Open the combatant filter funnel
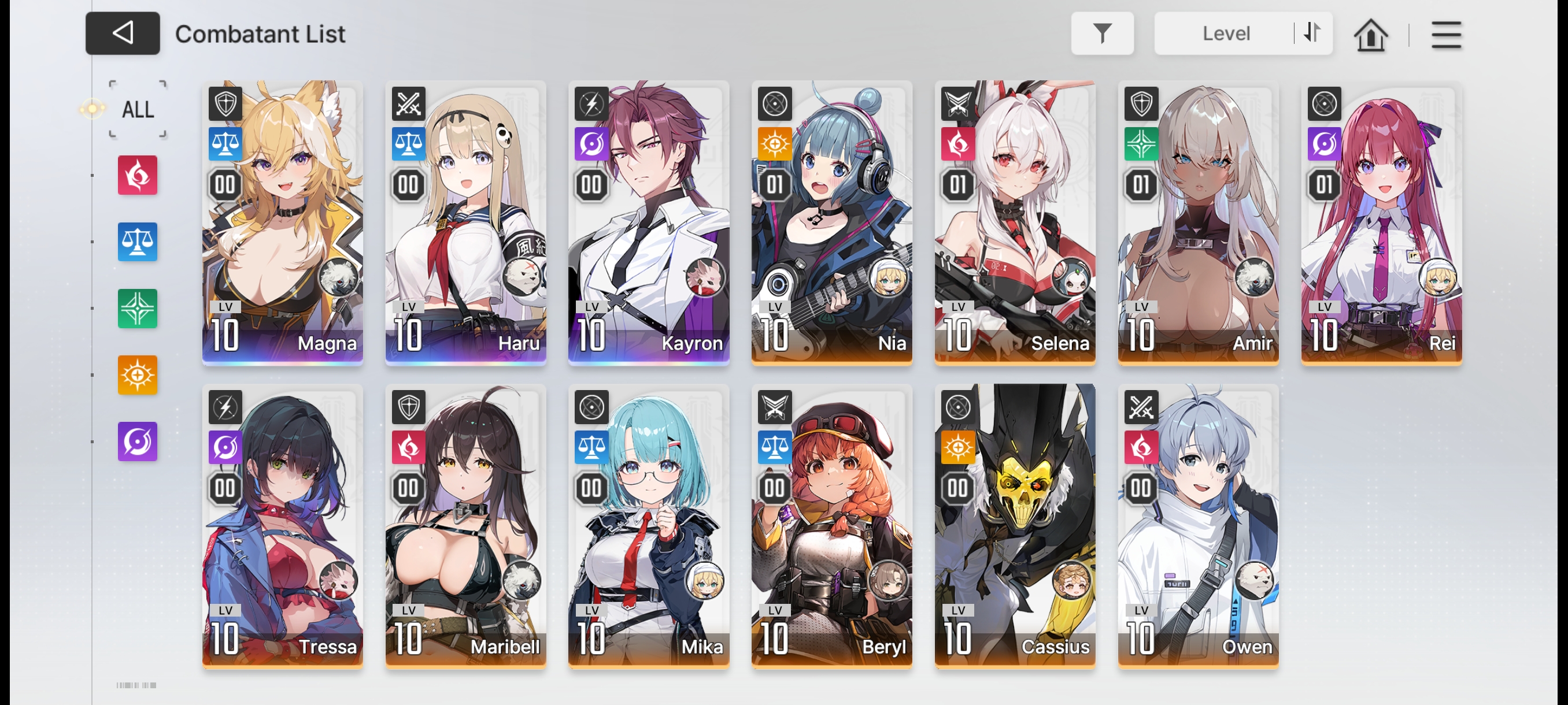The width and height of the screenshot is (1568, 705). (x=1102, y=34)
